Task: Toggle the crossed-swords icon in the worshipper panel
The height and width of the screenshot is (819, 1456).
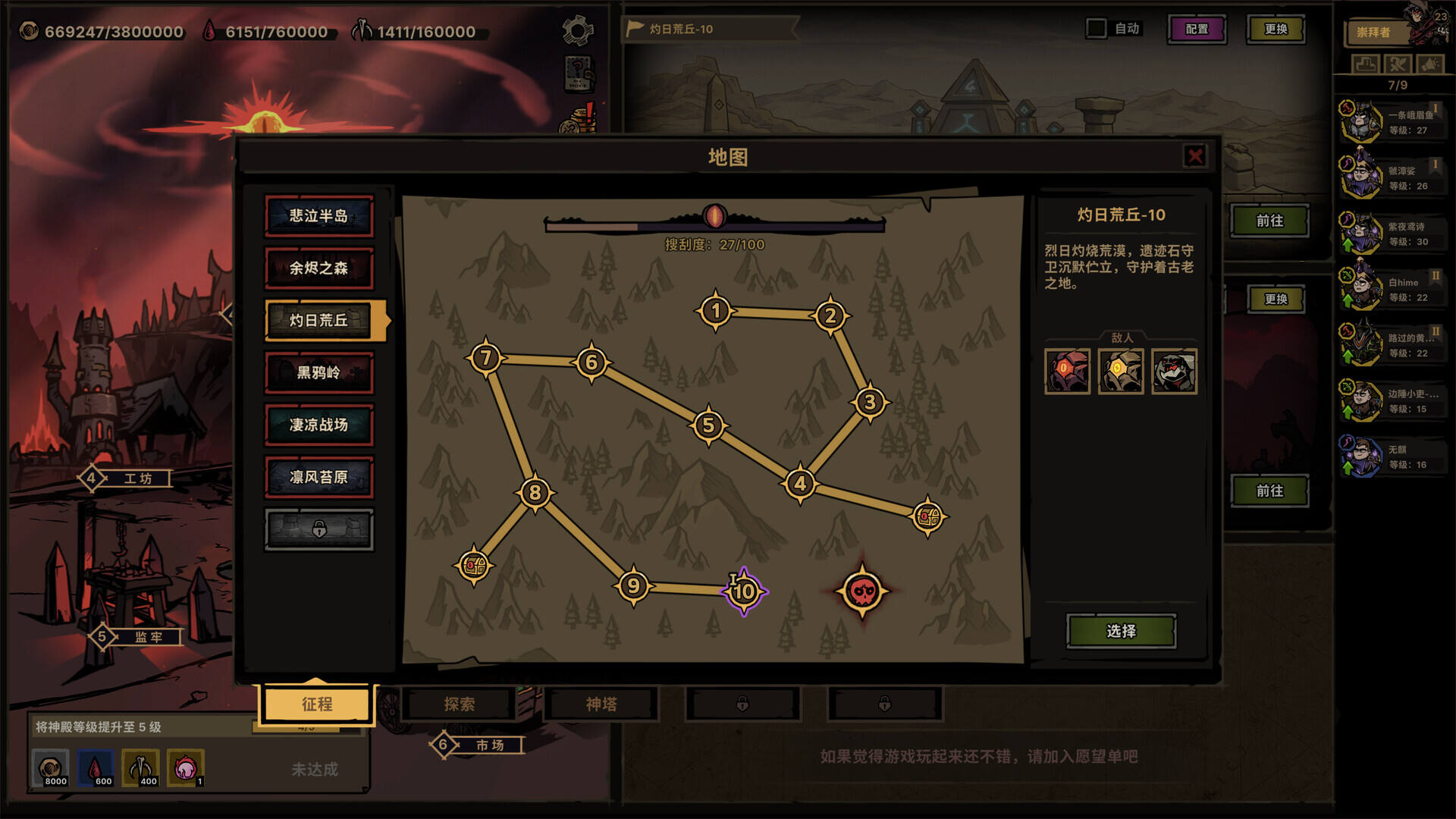Action: tap(1398, 65)
